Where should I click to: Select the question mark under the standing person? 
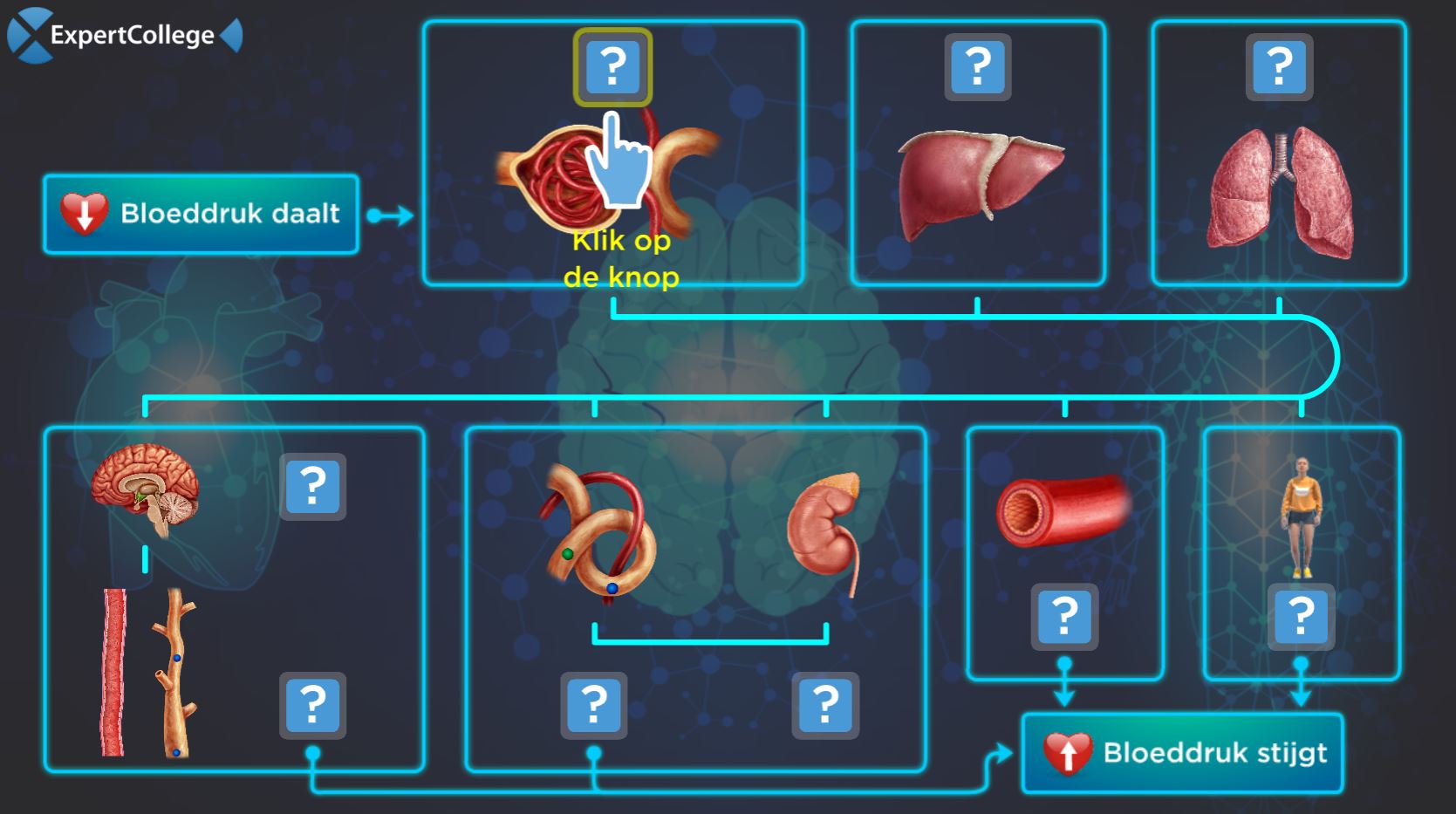1301,618
